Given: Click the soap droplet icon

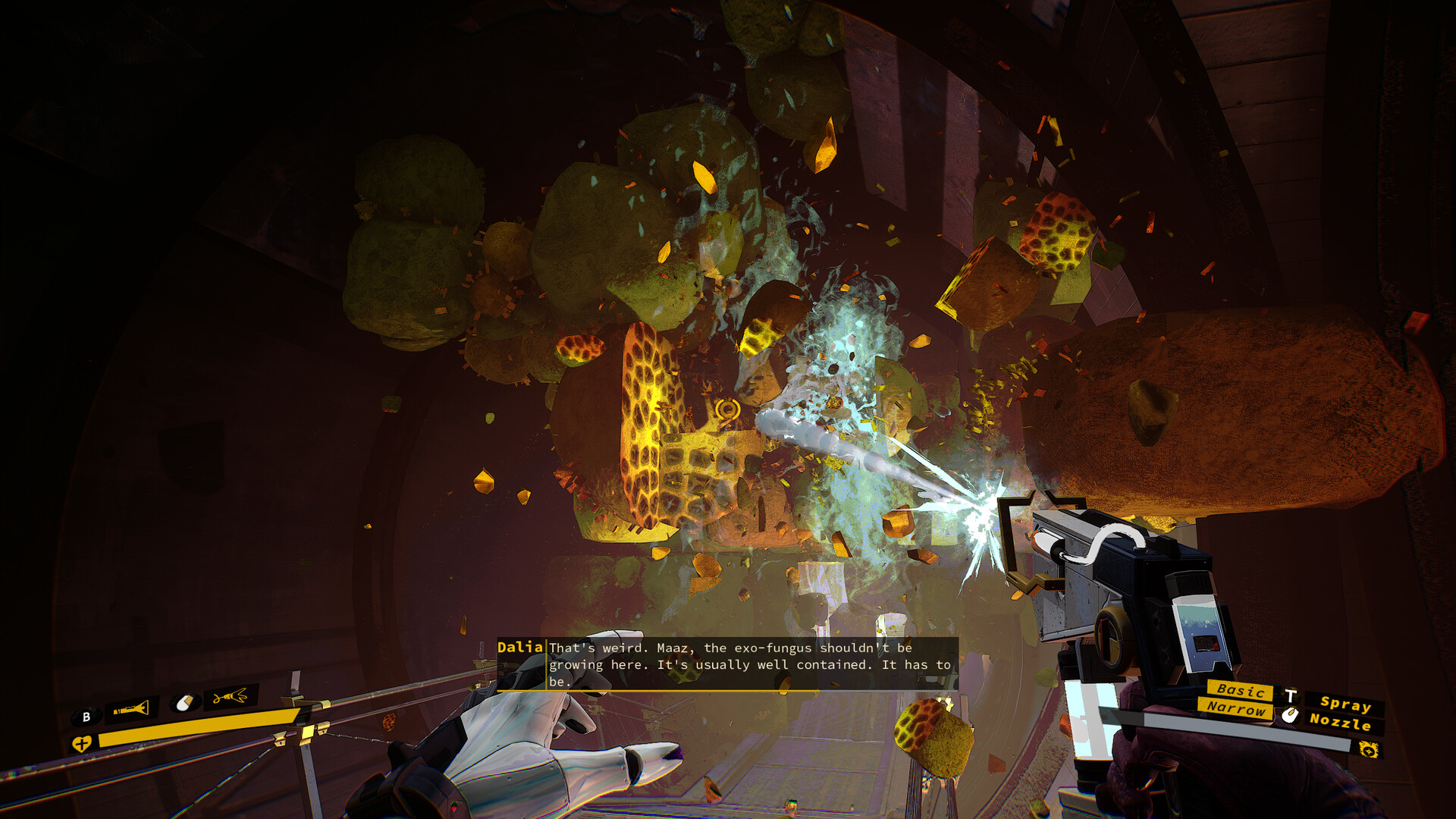Looking at the screenshot, I should point(184,702).
